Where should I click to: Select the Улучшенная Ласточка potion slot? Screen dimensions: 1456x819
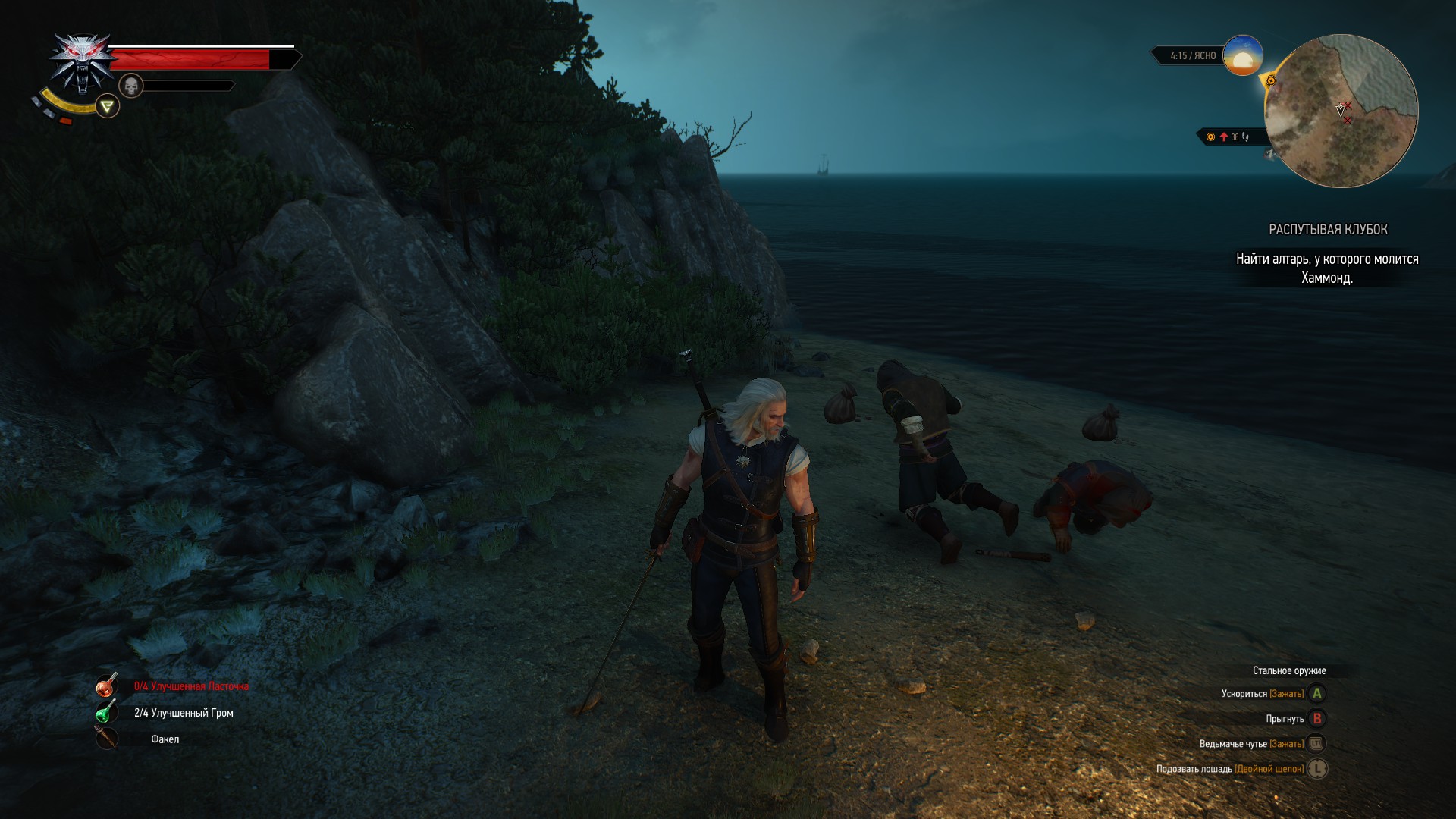tap(106, 686)
